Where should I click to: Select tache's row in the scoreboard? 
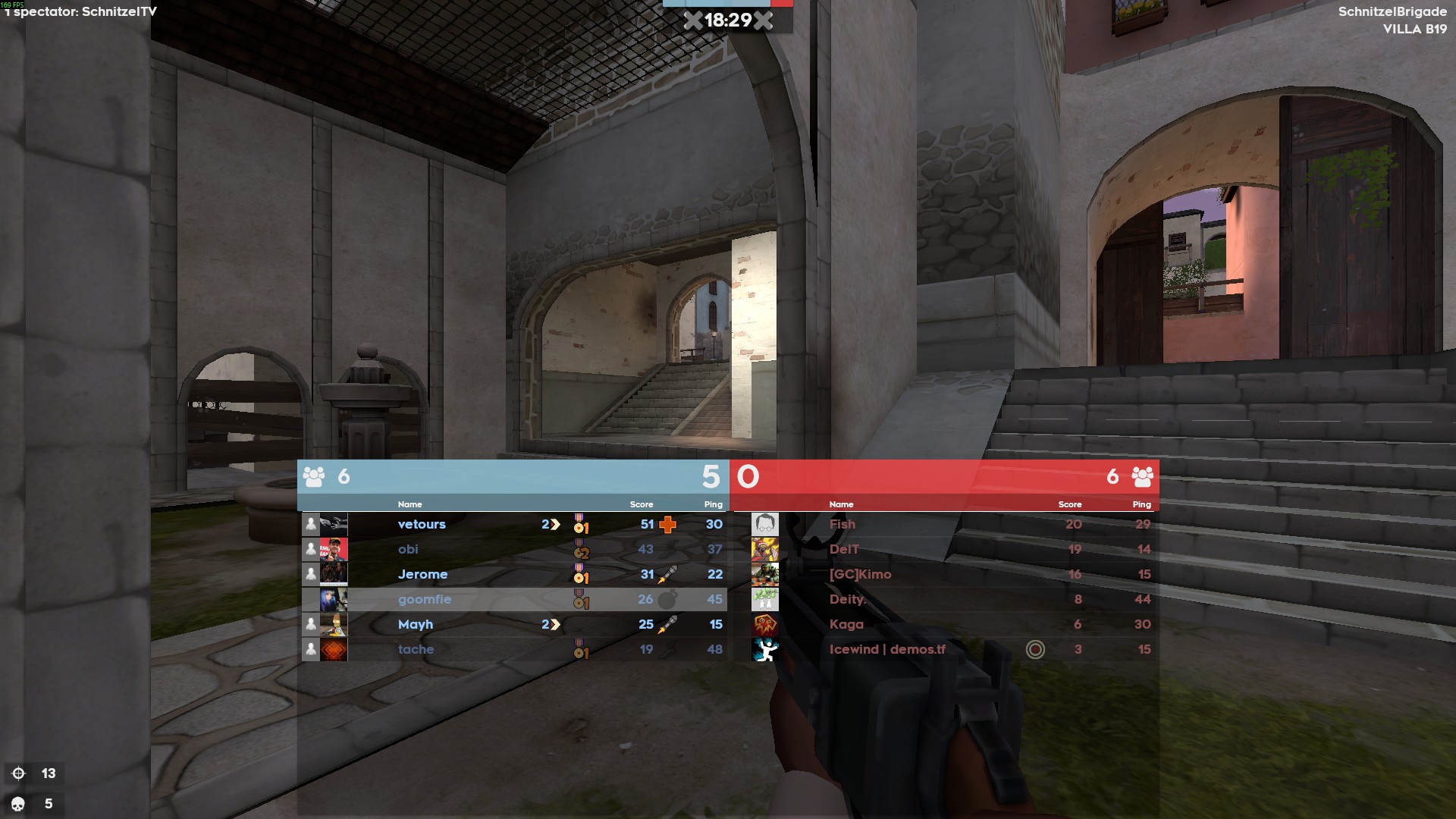coord(416,649)
